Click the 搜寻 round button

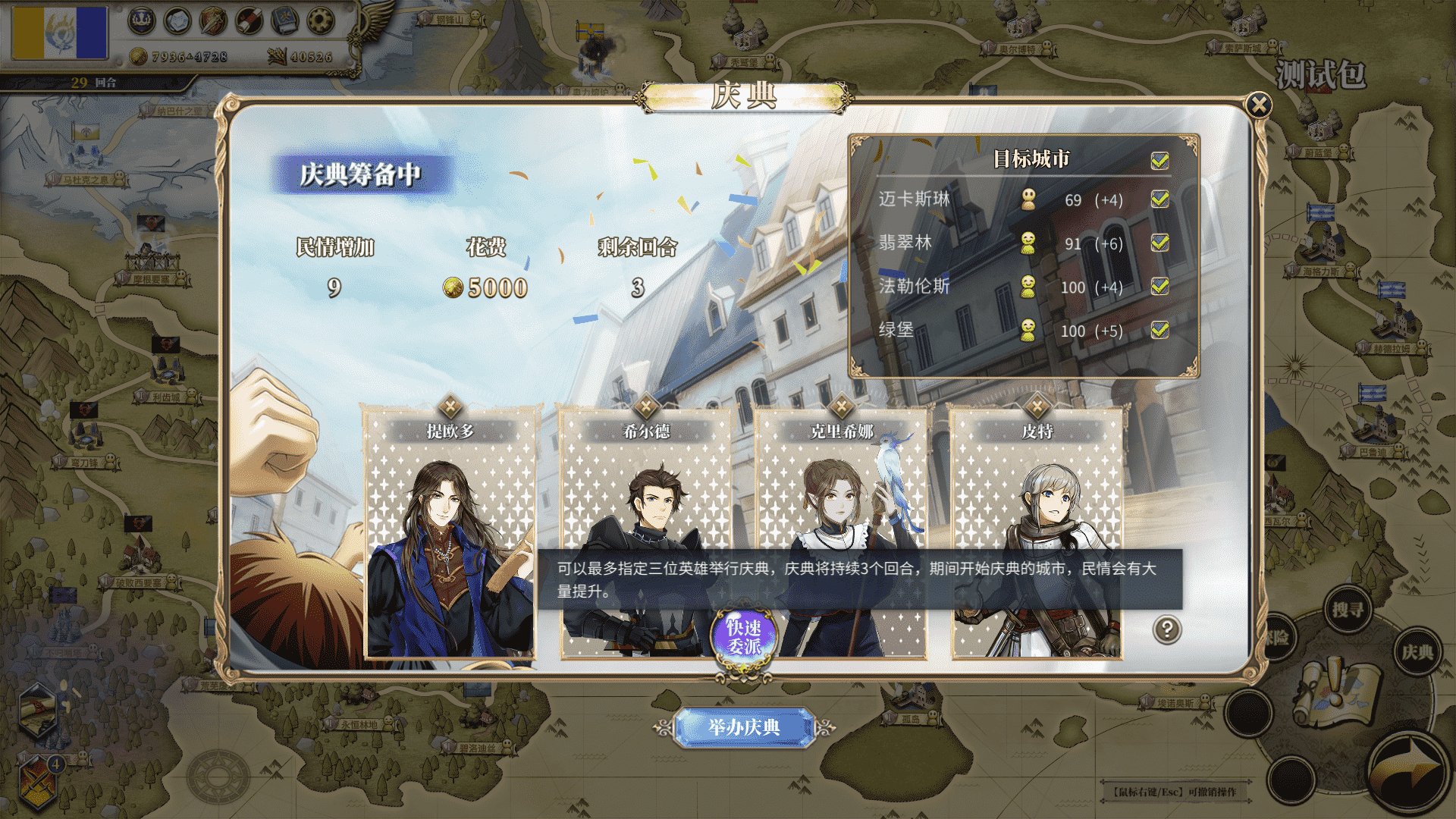click(x=1348, y=610)
